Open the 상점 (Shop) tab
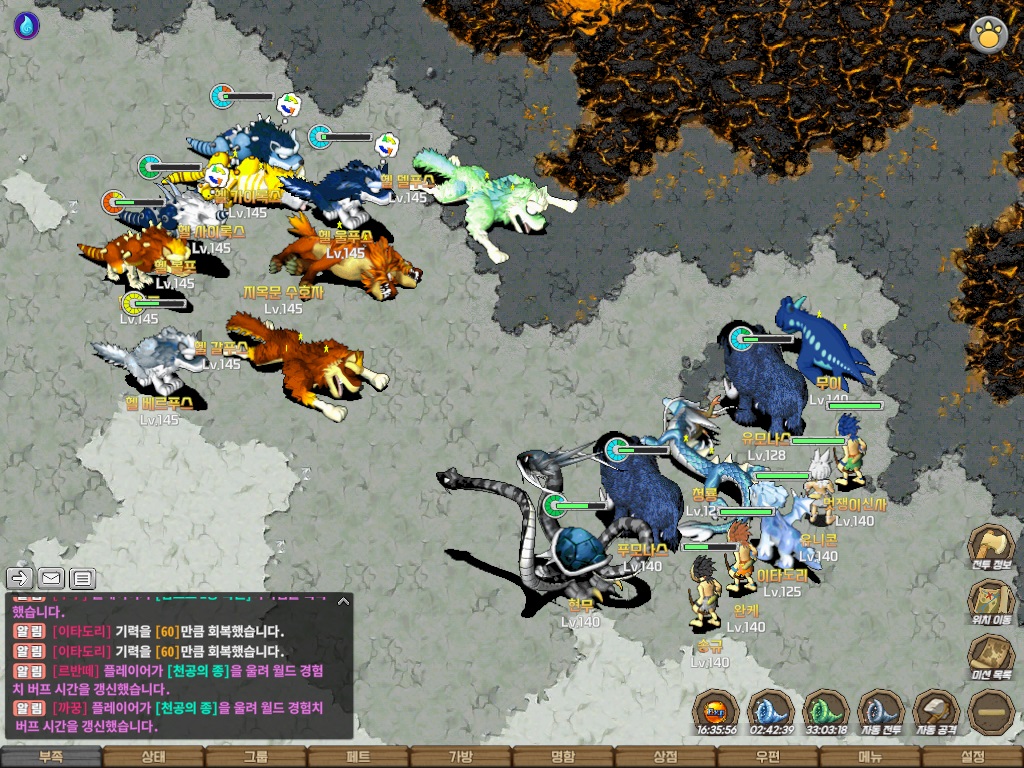The width and height of the screenshot is (1024, 768). [x=665, y=757]
